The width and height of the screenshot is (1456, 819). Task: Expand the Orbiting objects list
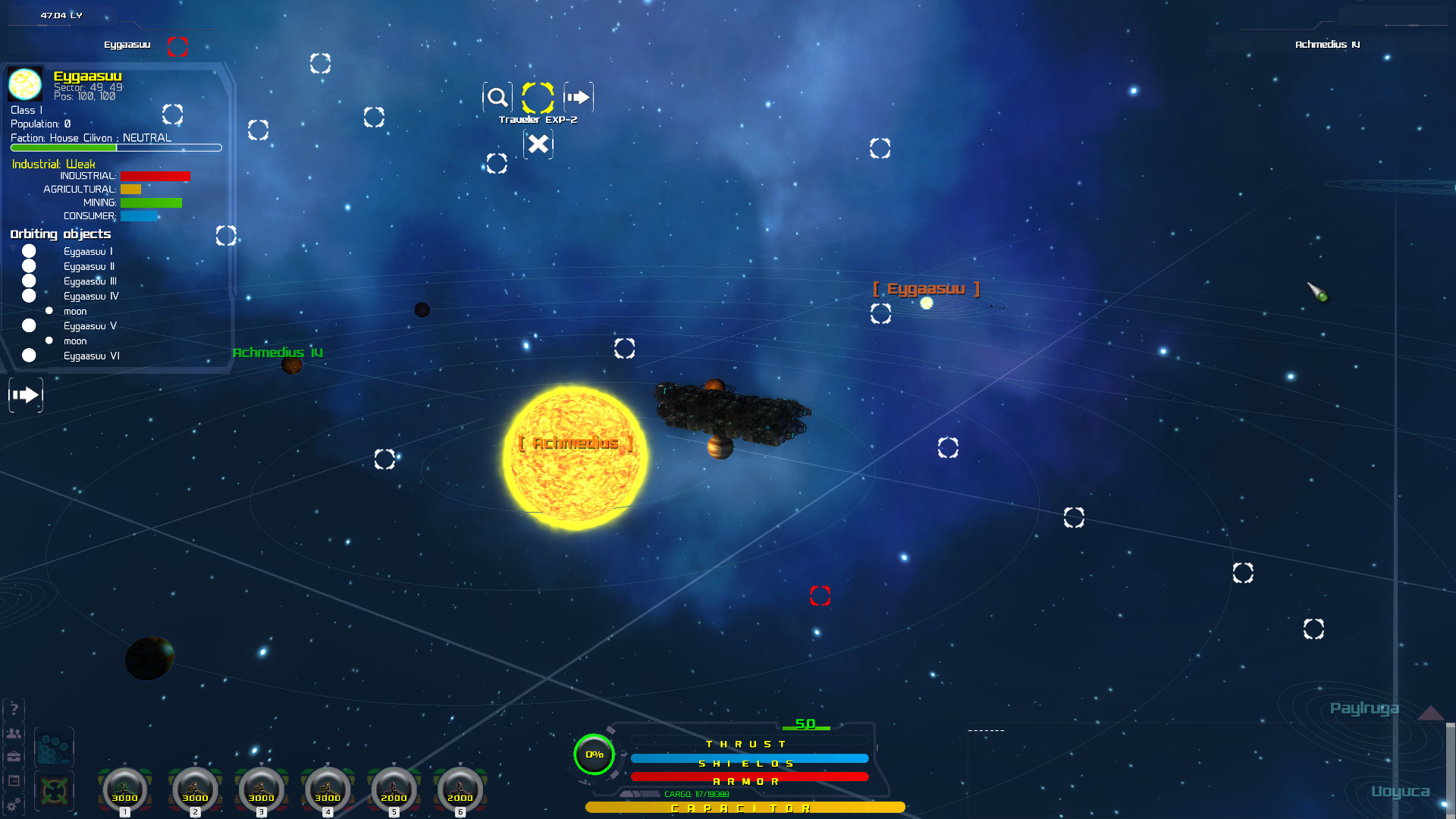pyautogui.click(x=60, y=234)
